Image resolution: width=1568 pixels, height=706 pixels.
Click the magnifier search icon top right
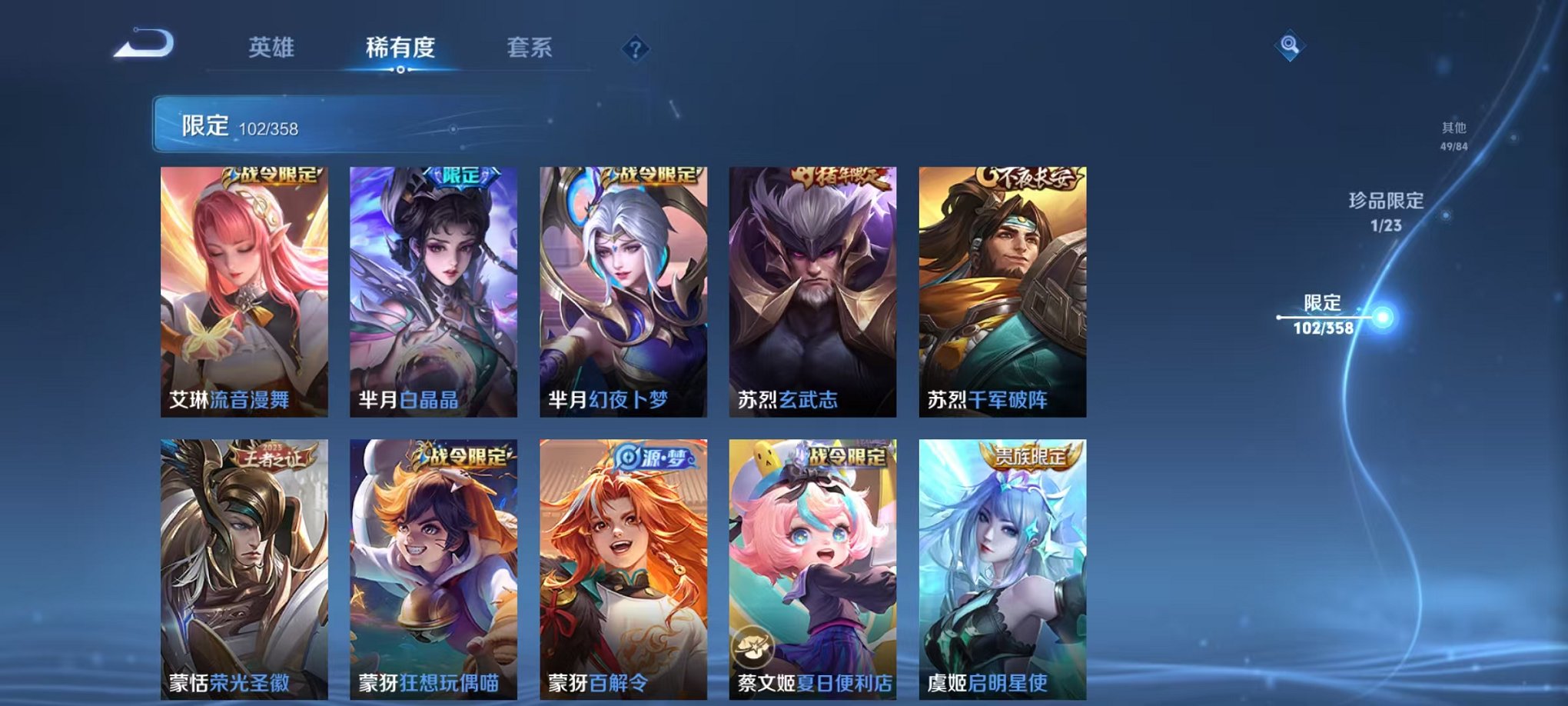1291,44
